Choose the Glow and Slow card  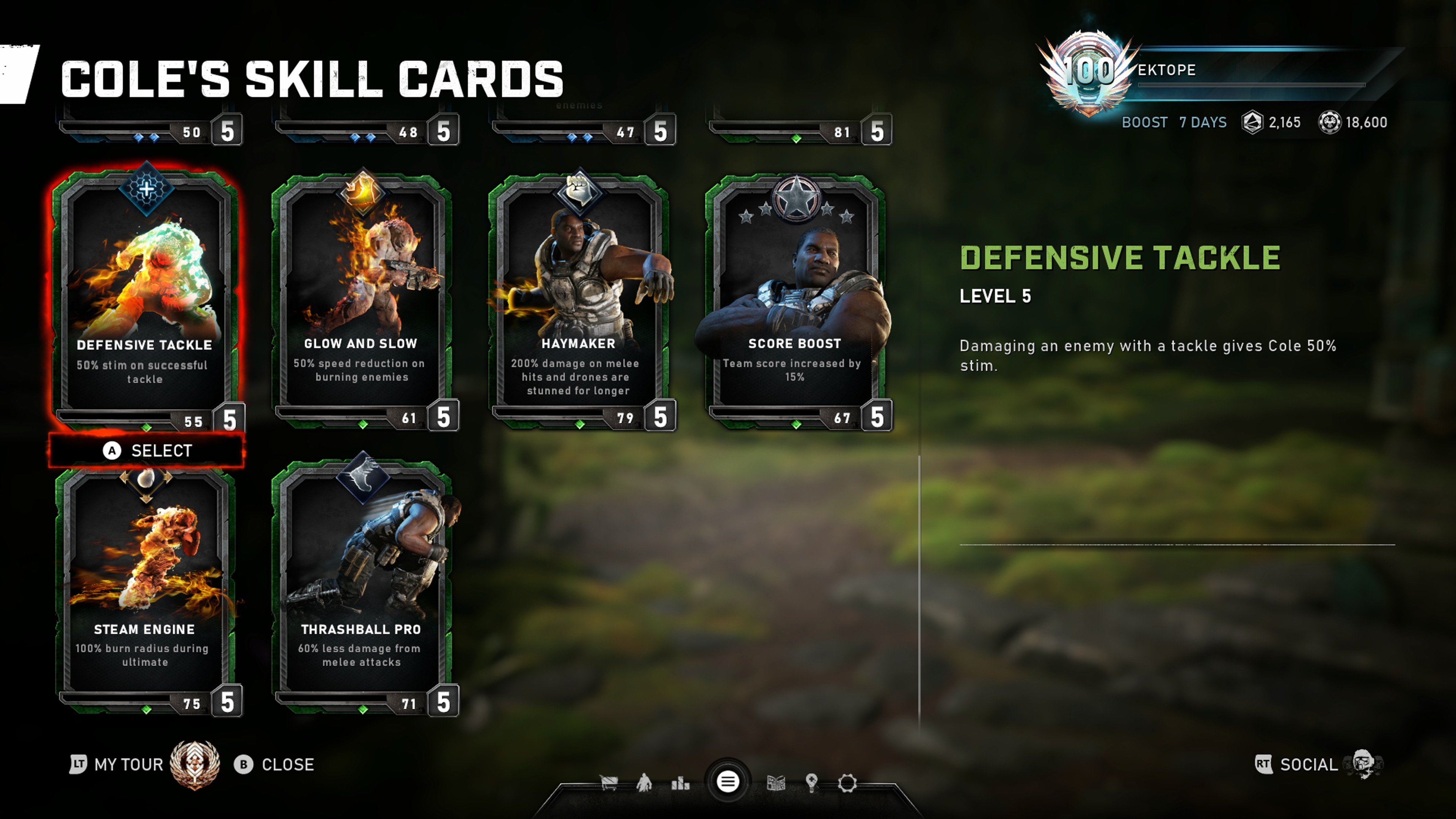362,300
